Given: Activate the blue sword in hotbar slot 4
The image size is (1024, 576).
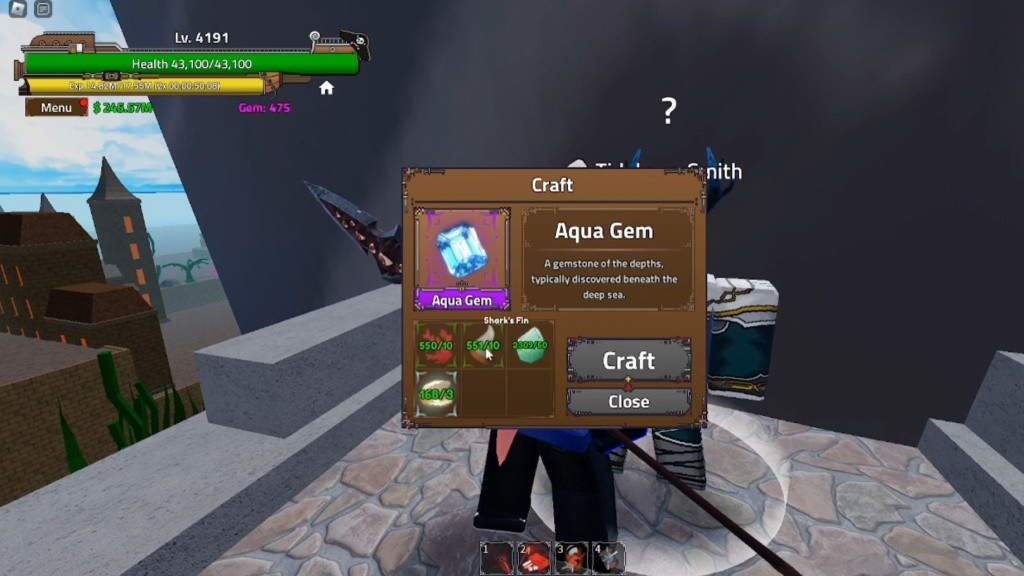Looking at the screenshot, I should point(608,558).
